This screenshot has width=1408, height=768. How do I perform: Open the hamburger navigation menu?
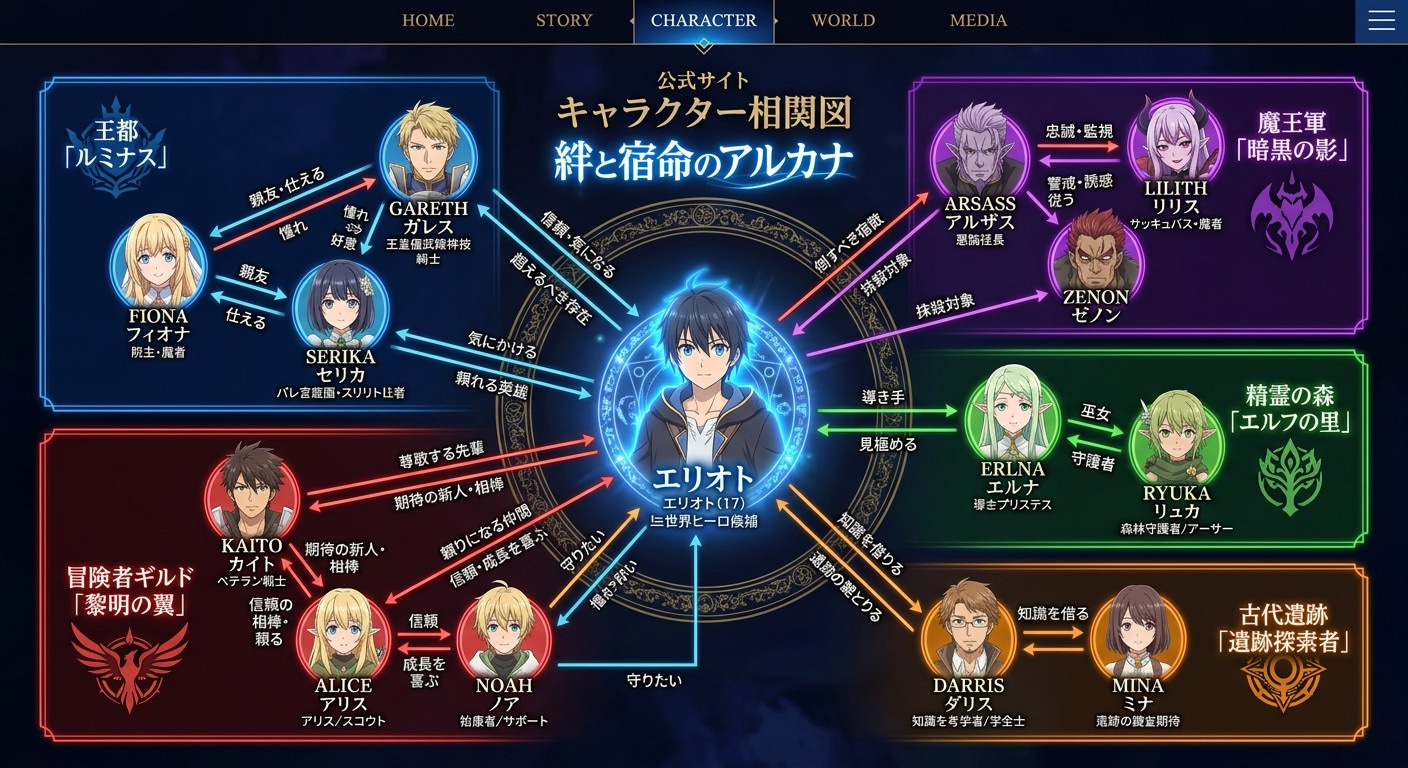coord(1381,21)
